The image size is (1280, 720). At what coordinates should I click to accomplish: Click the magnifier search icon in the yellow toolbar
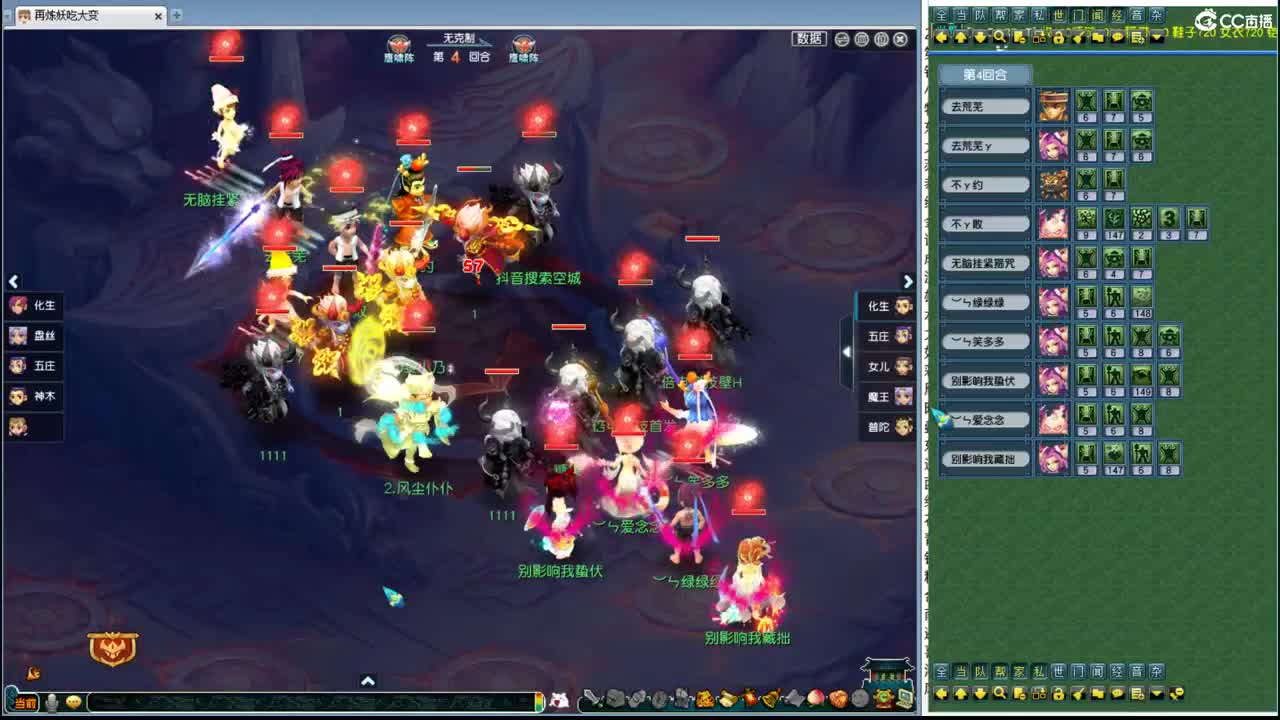click(999, 38)
